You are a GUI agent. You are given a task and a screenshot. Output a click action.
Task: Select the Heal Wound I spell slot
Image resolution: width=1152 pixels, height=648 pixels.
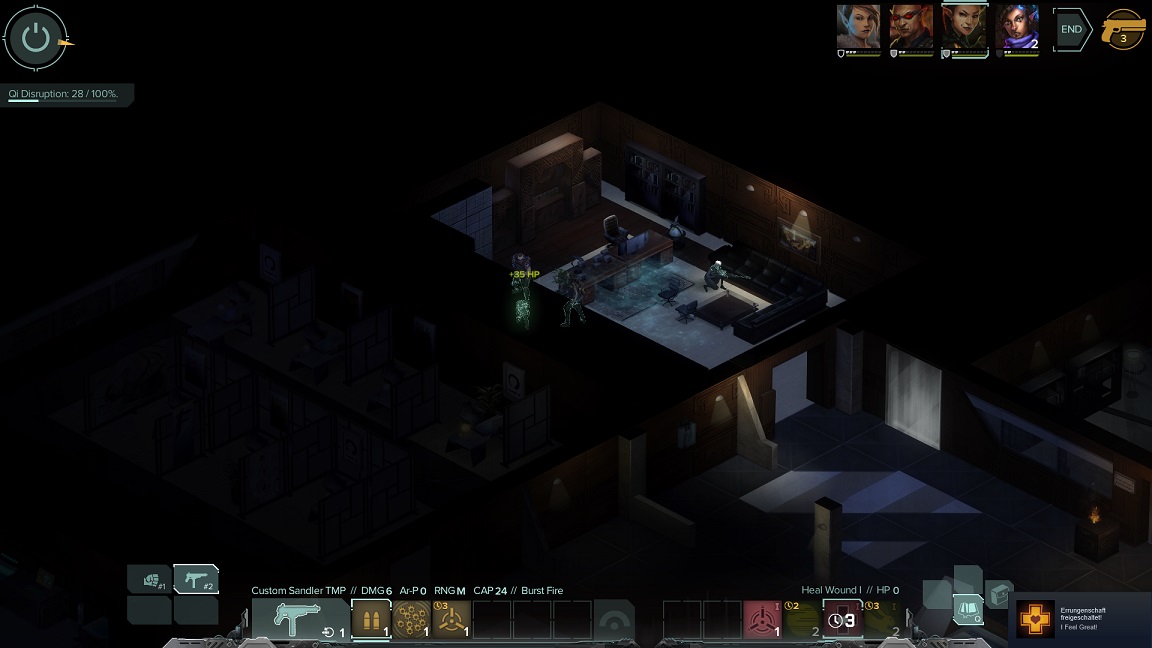pyautogui.click(x=842, y=619)
